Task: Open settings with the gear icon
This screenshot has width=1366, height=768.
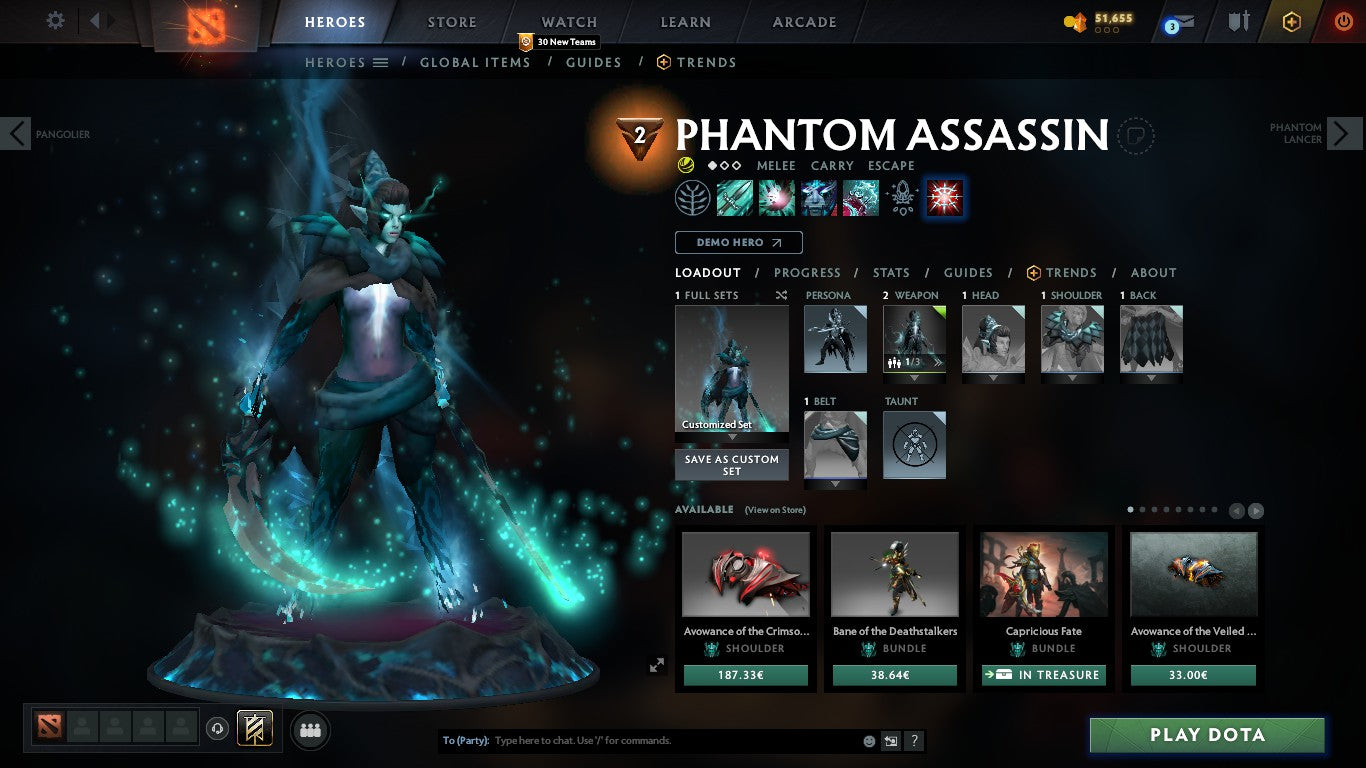Action: [x=55, y=20]
